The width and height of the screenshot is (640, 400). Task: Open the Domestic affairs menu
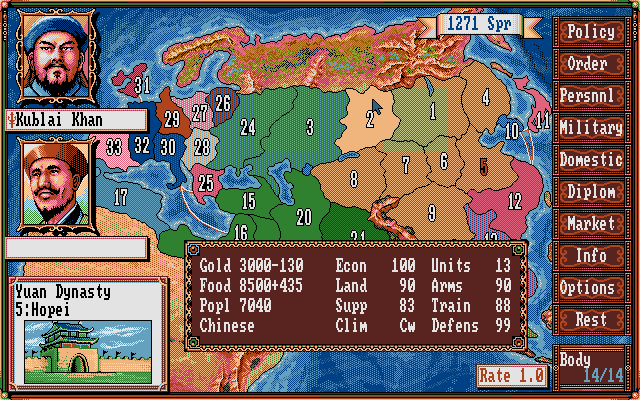(590, 160)
